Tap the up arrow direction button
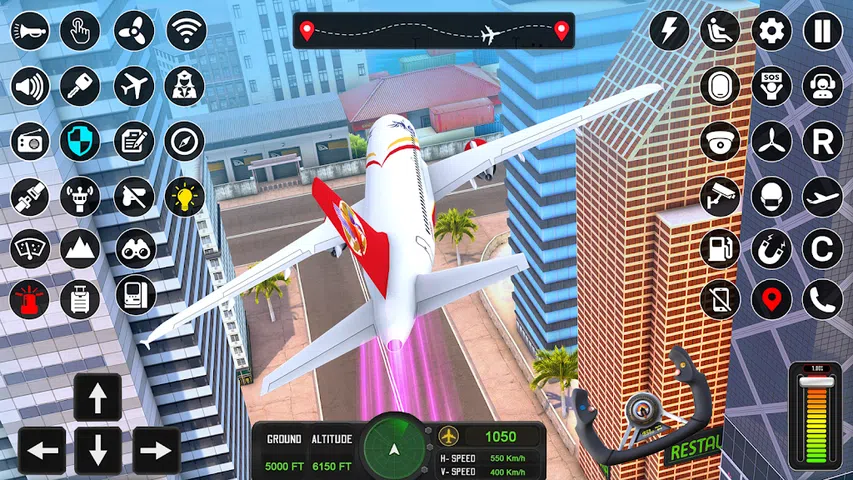 (97, 398)
